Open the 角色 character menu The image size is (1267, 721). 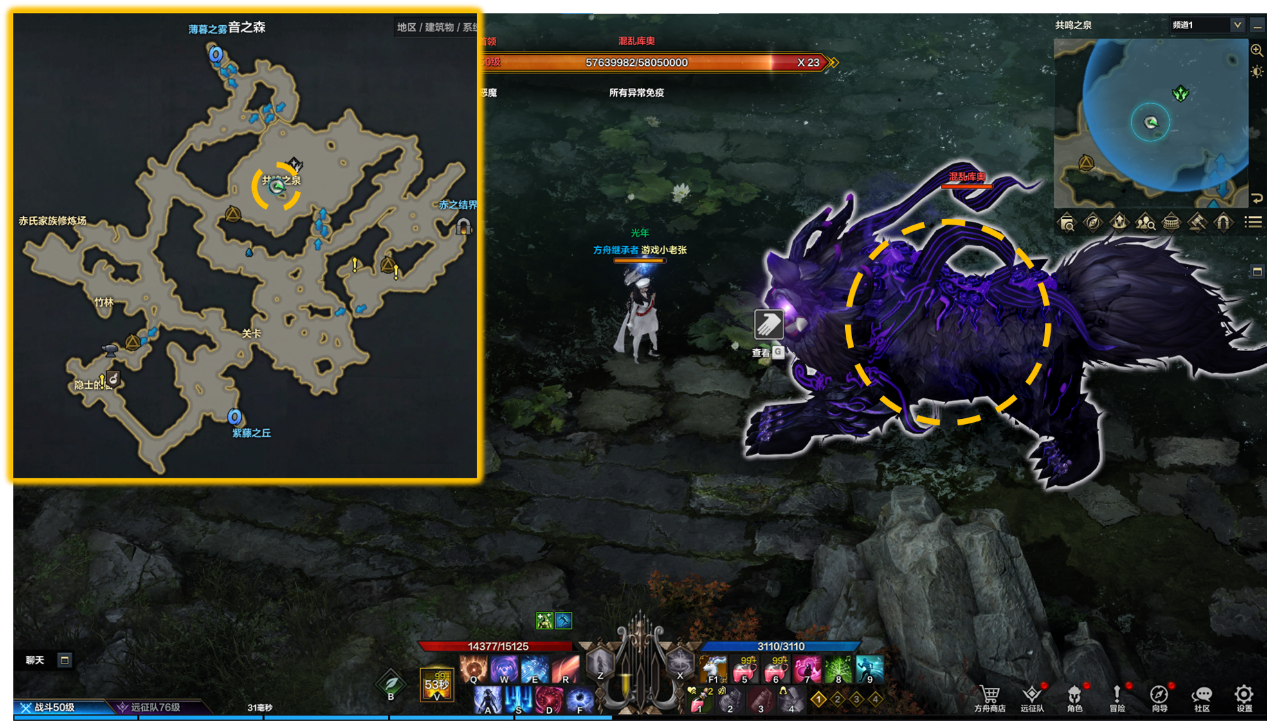1075,695
